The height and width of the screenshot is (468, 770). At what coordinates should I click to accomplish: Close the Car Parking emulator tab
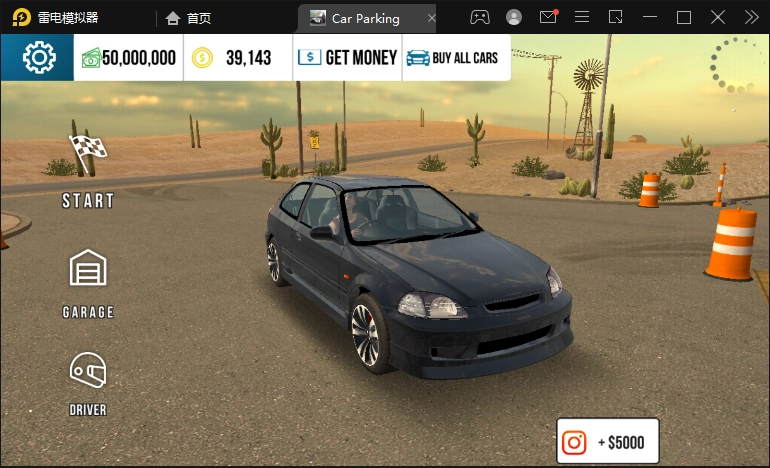pyautogui.click(x=431, y=18)
